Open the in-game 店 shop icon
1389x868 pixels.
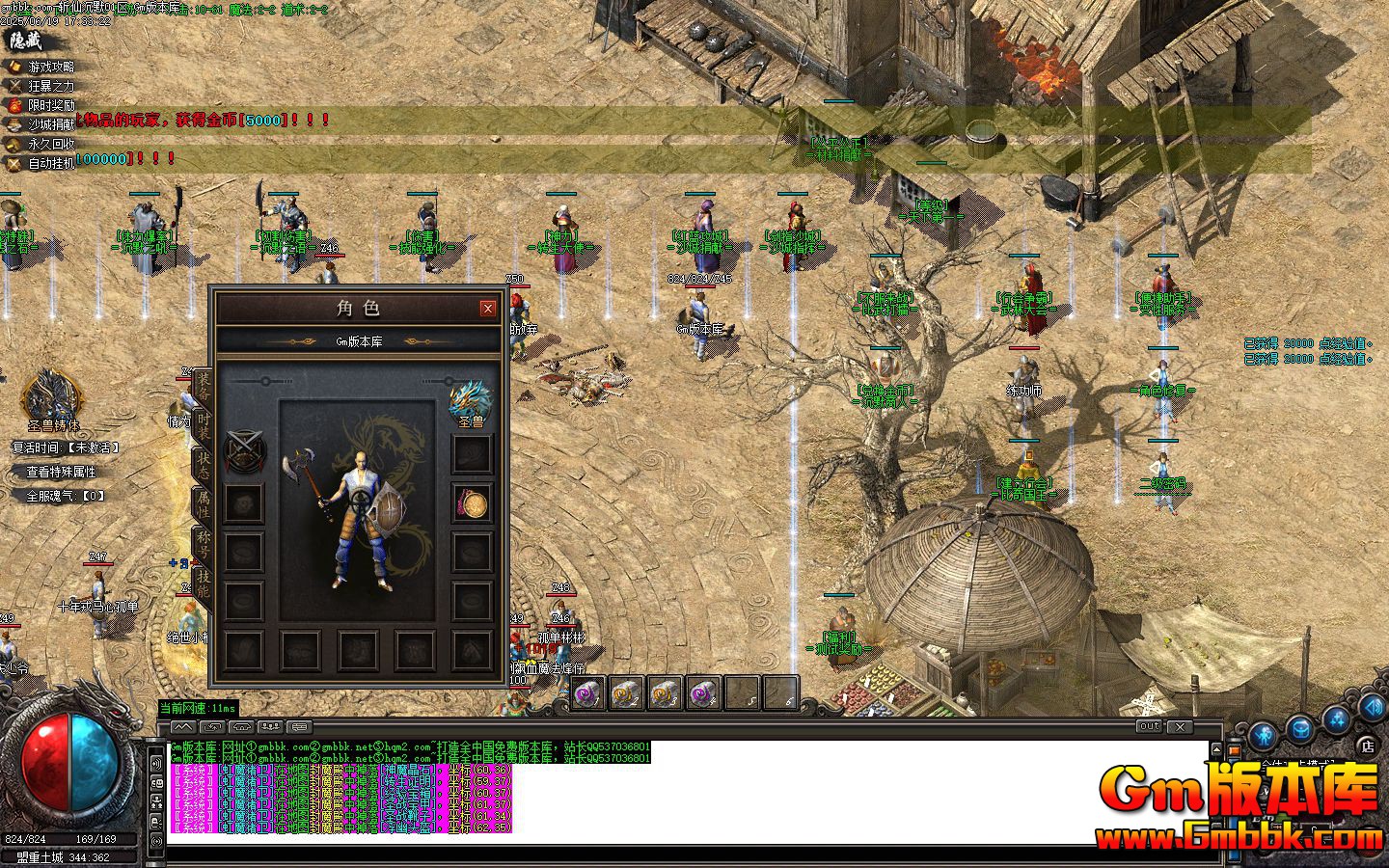point(1368,746)
